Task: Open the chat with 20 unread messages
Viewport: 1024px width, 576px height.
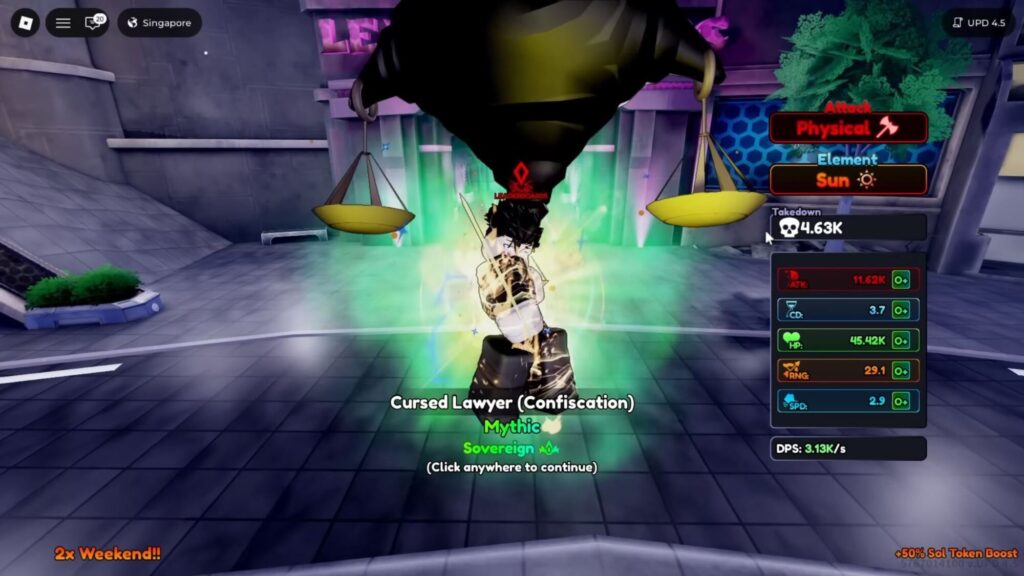Action: click(x=94, y=23)
